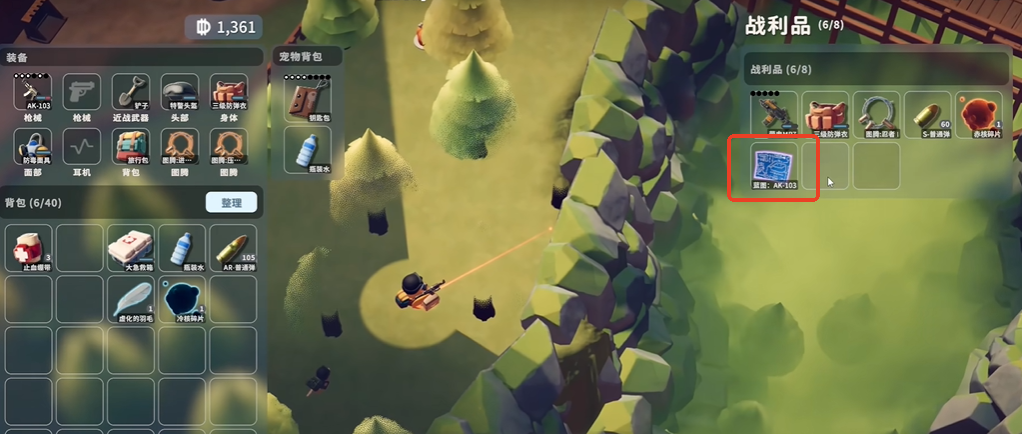Take the red core fragment from loot
This screenshot has width=1022, height=434.
click(978, 114)
